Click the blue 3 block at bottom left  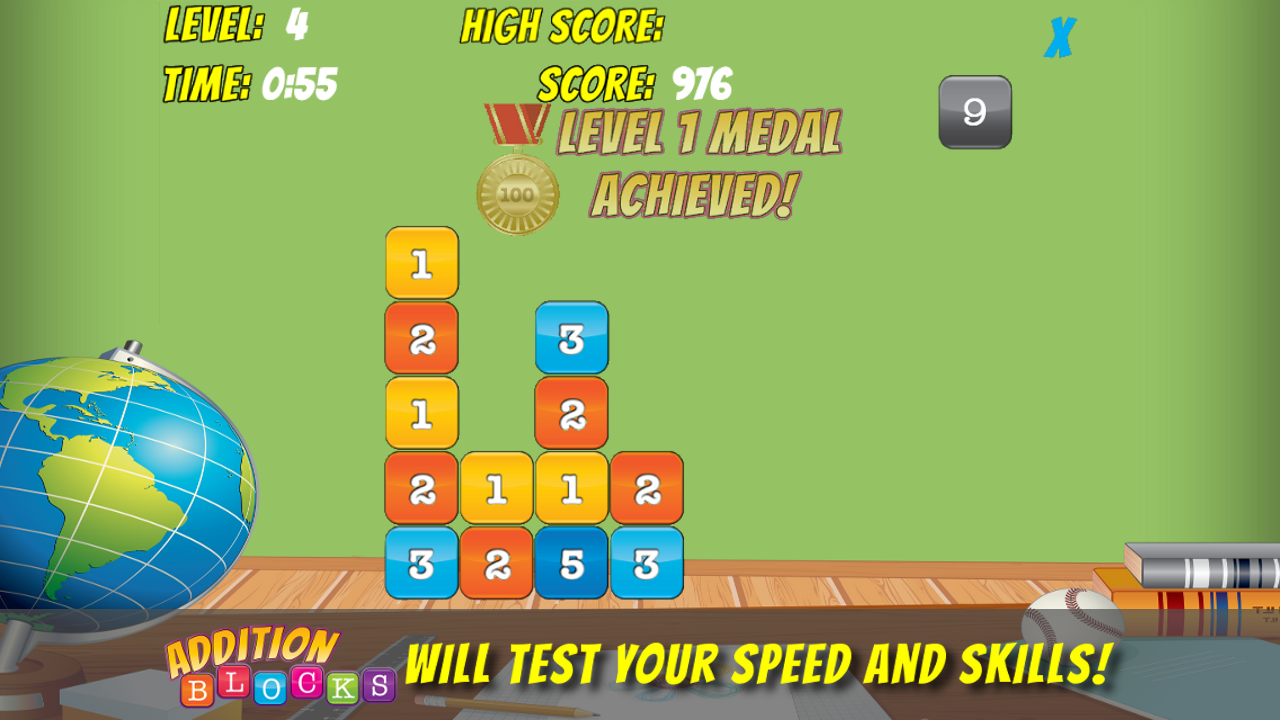tap(420, 565)
